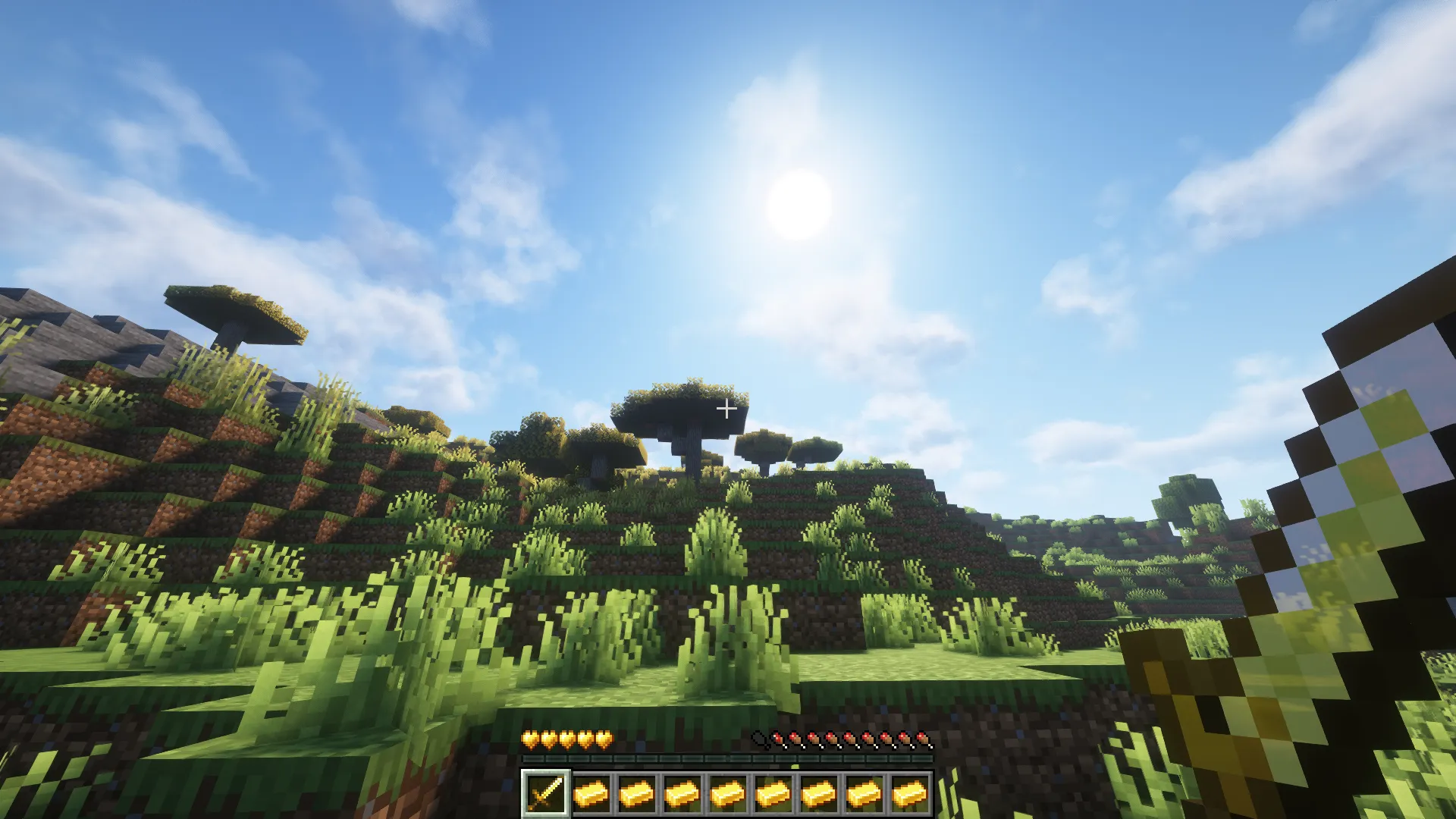Click the gold ingot in hotbar slot 4
Screen dimensions: 1456x819
681,791
